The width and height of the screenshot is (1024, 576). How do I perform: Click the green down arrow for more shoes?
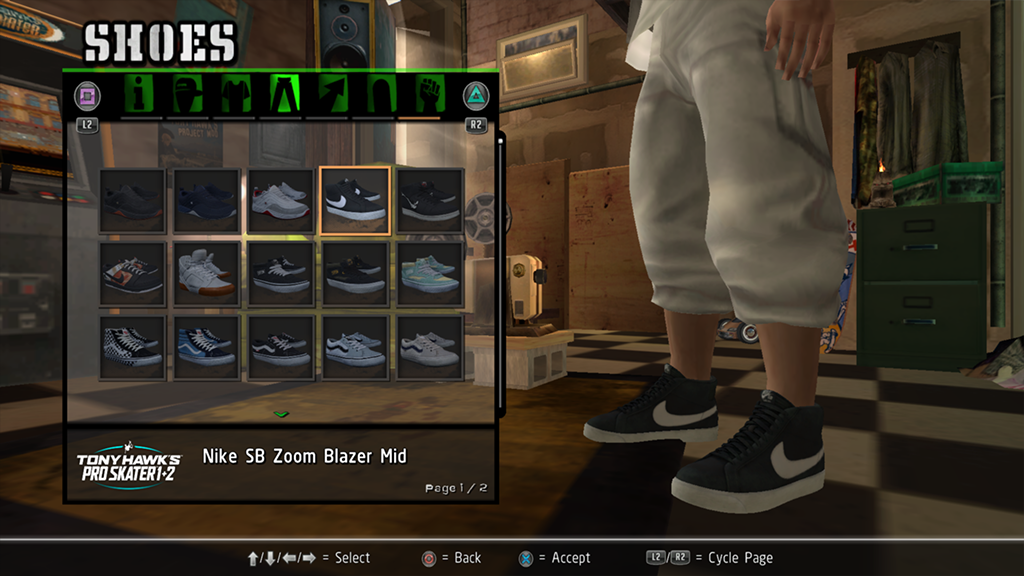point(281,413)
